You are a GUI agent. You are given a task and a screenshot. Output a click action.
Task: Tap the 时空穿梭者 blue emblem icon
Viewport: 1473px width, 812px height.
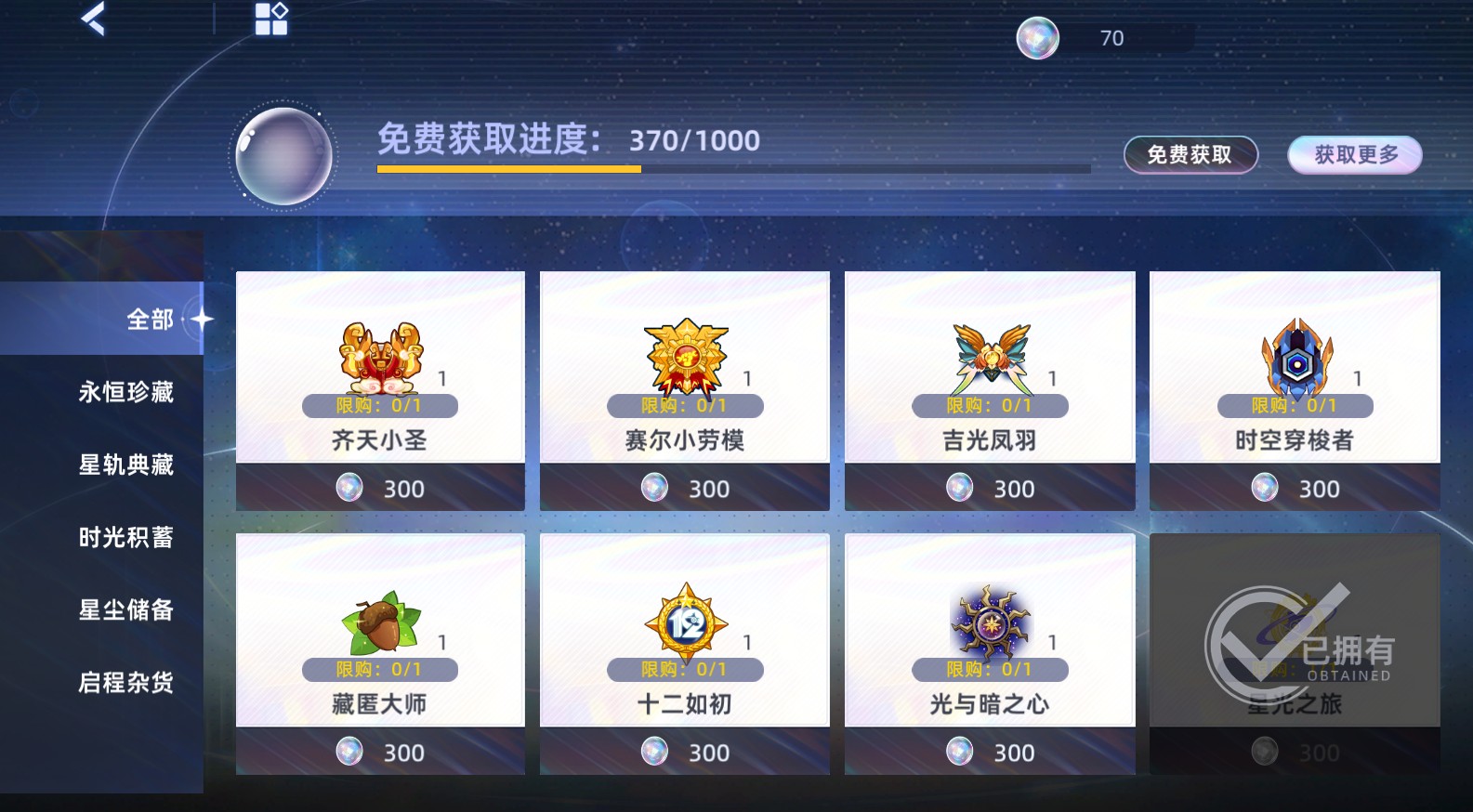pyautogui.click(x=1292, y=353)
